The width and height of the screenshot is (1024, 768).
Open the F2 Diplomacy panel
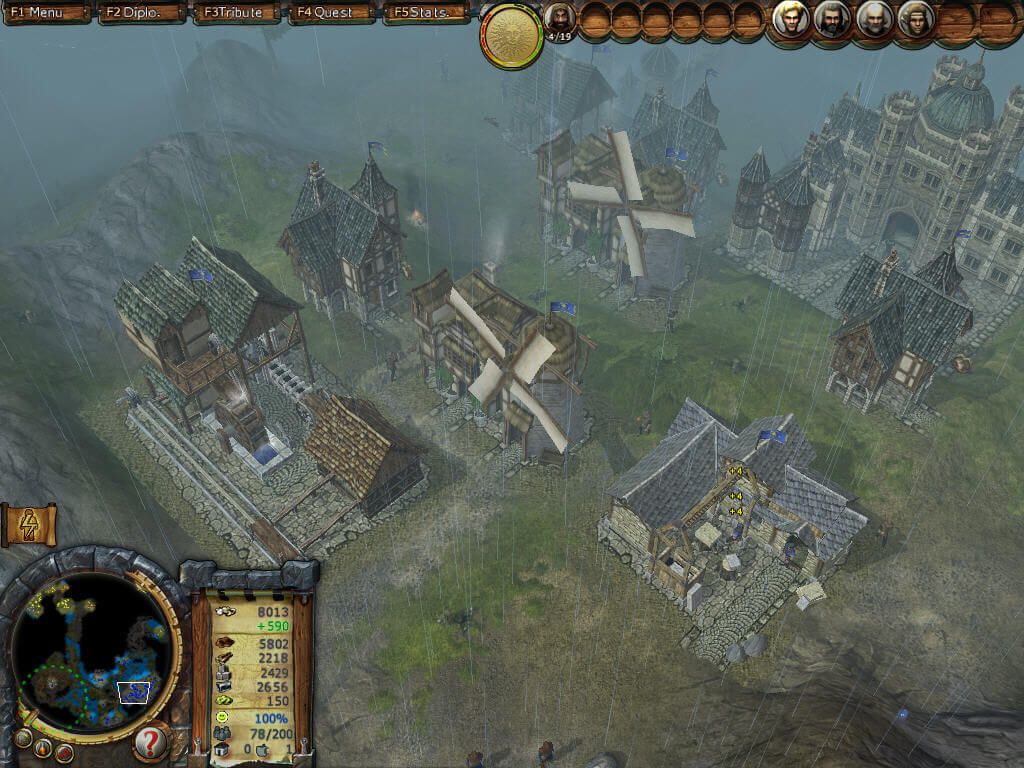[140, 13]
